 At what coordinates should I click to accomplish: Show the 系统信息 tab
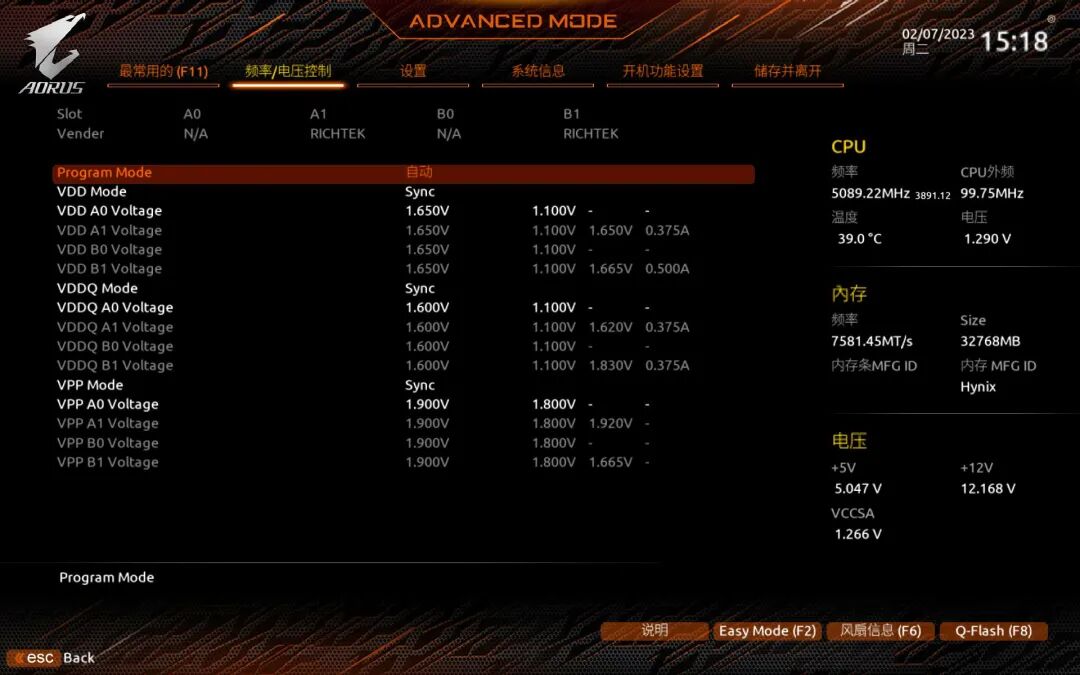538,71
